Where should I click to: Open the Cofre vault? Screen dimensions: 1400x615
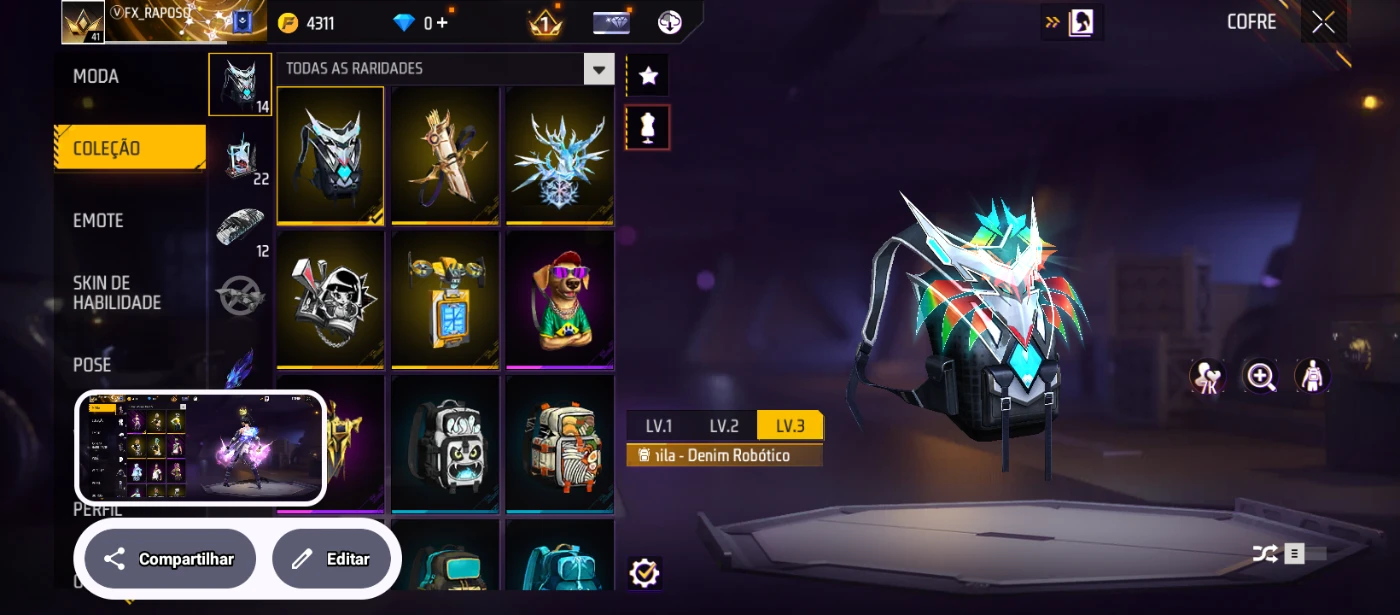[x=1251, y=22]
